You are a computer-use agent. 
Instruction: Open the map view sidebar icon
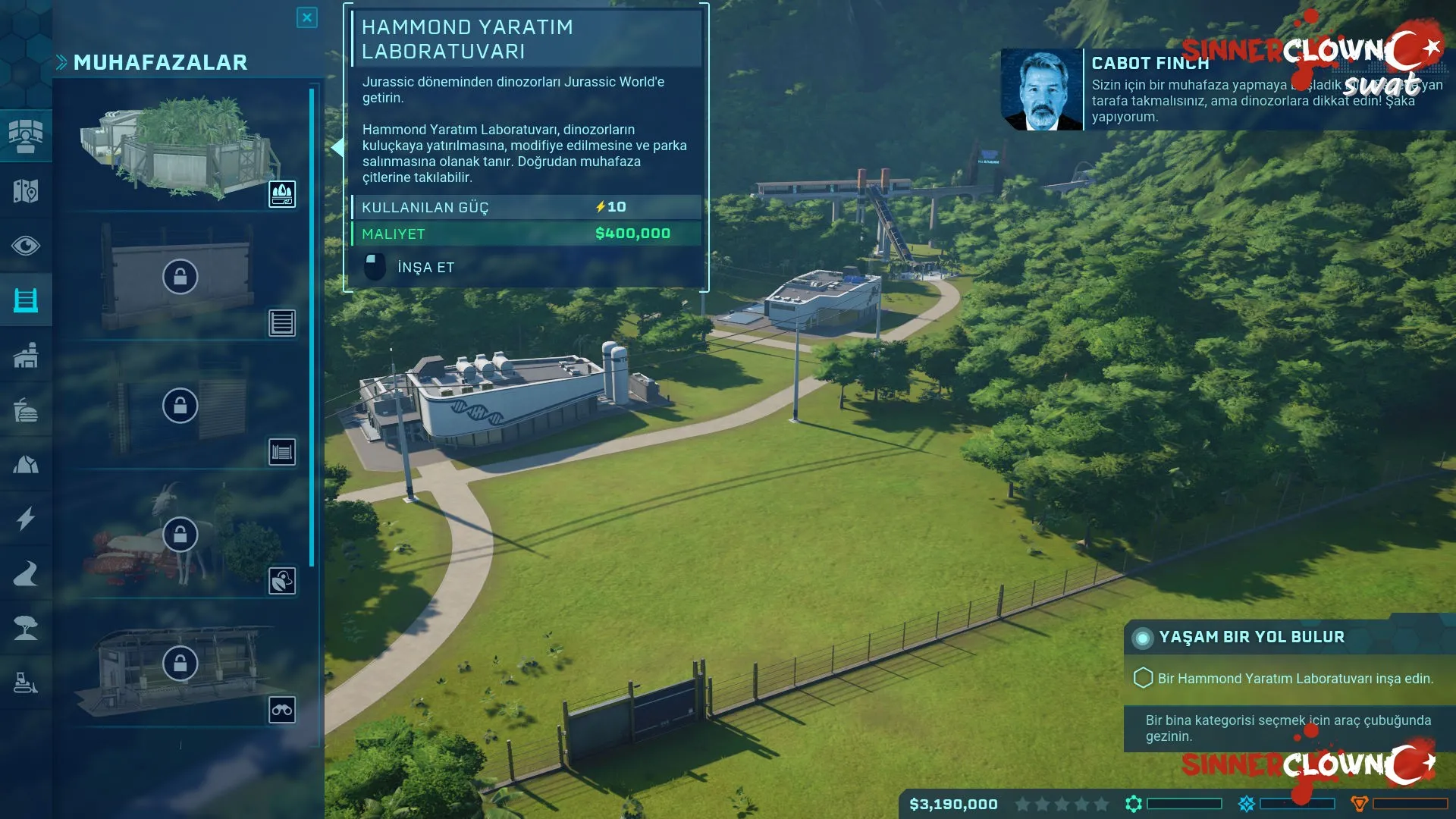coord(26,191)
